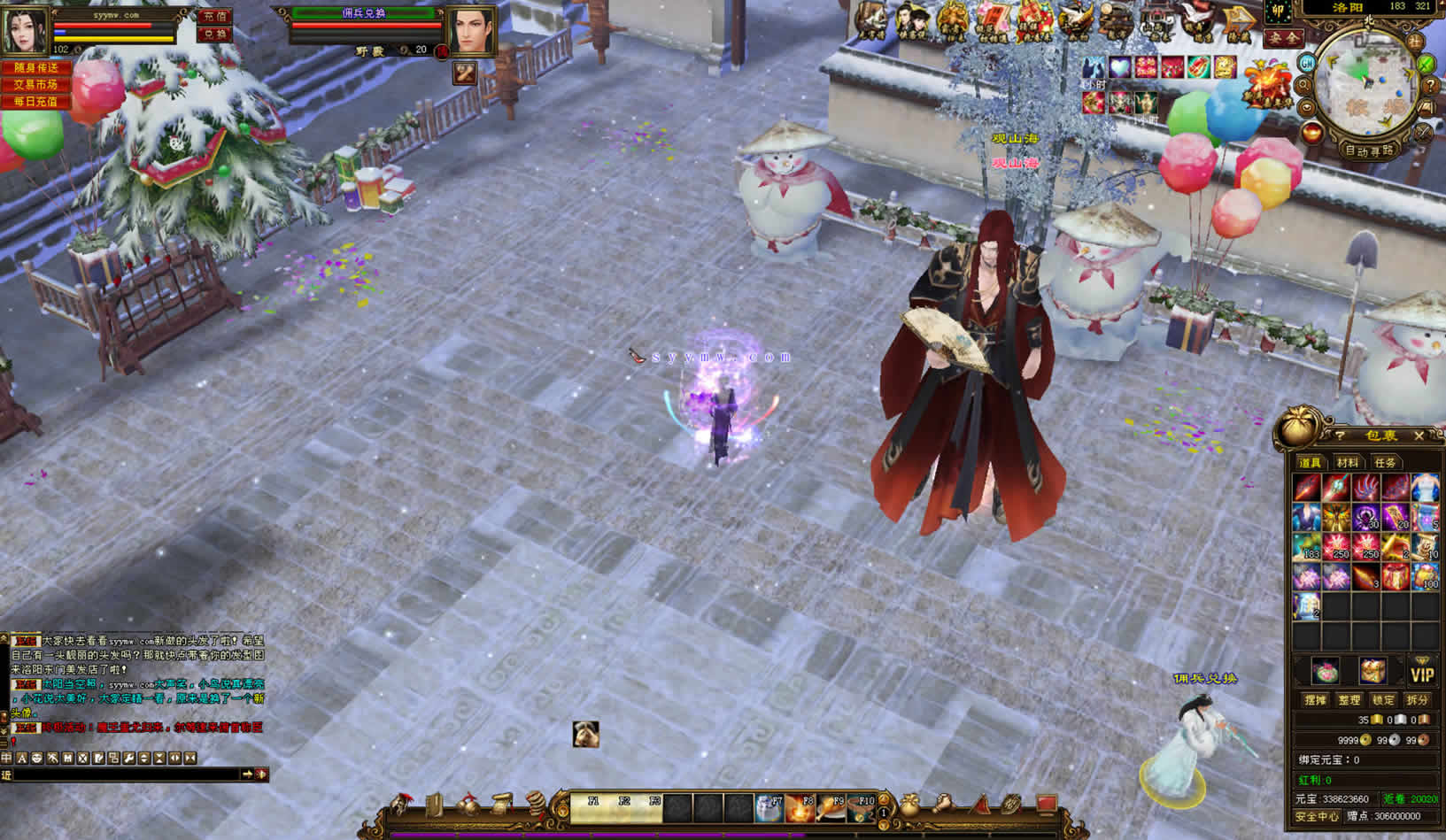
Task: Click the 锁定 lock button
Action: (1383, 700)
